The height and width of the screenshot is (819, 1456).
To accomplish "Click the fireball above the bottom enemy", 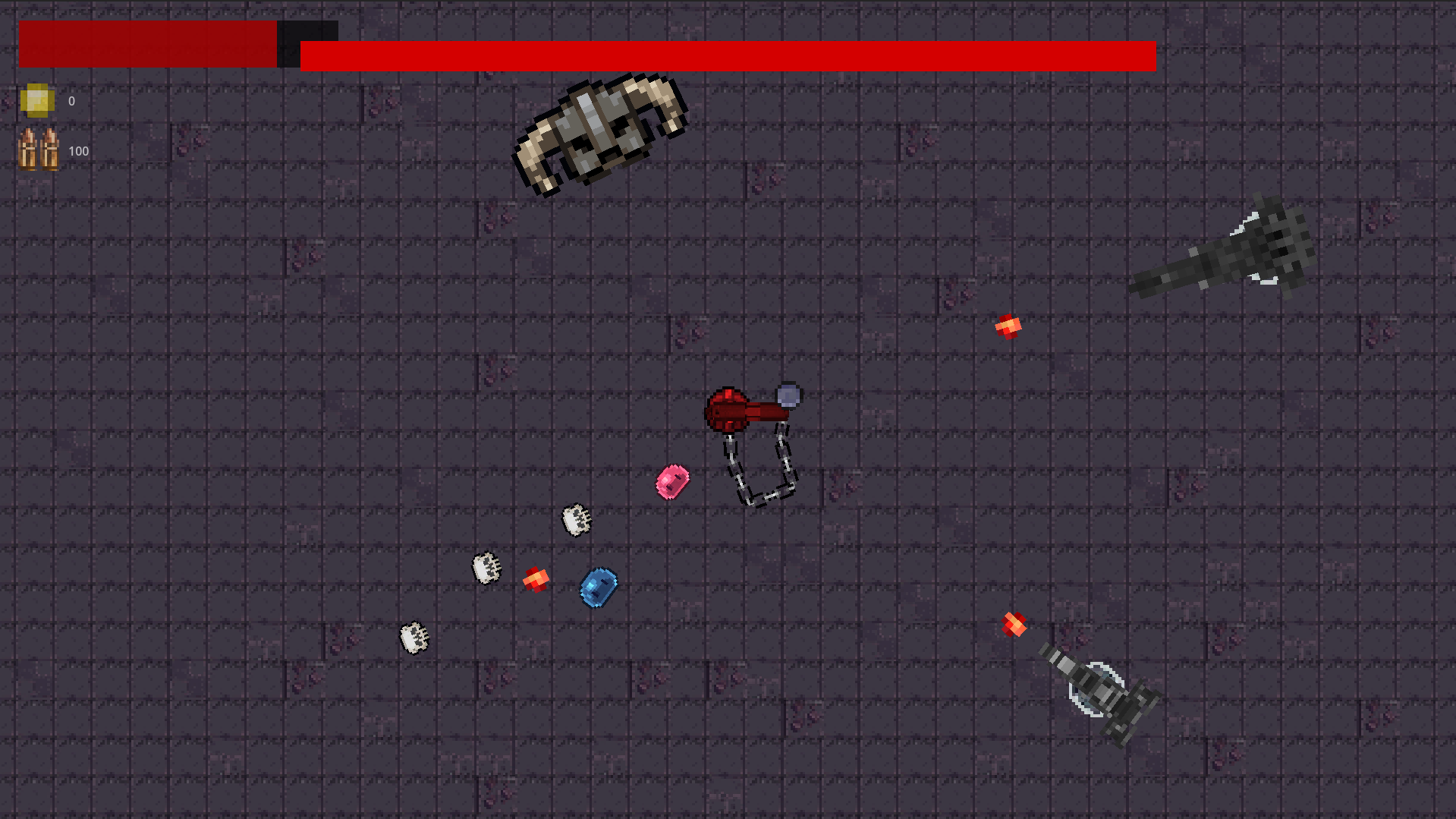I will point(1014,624).
